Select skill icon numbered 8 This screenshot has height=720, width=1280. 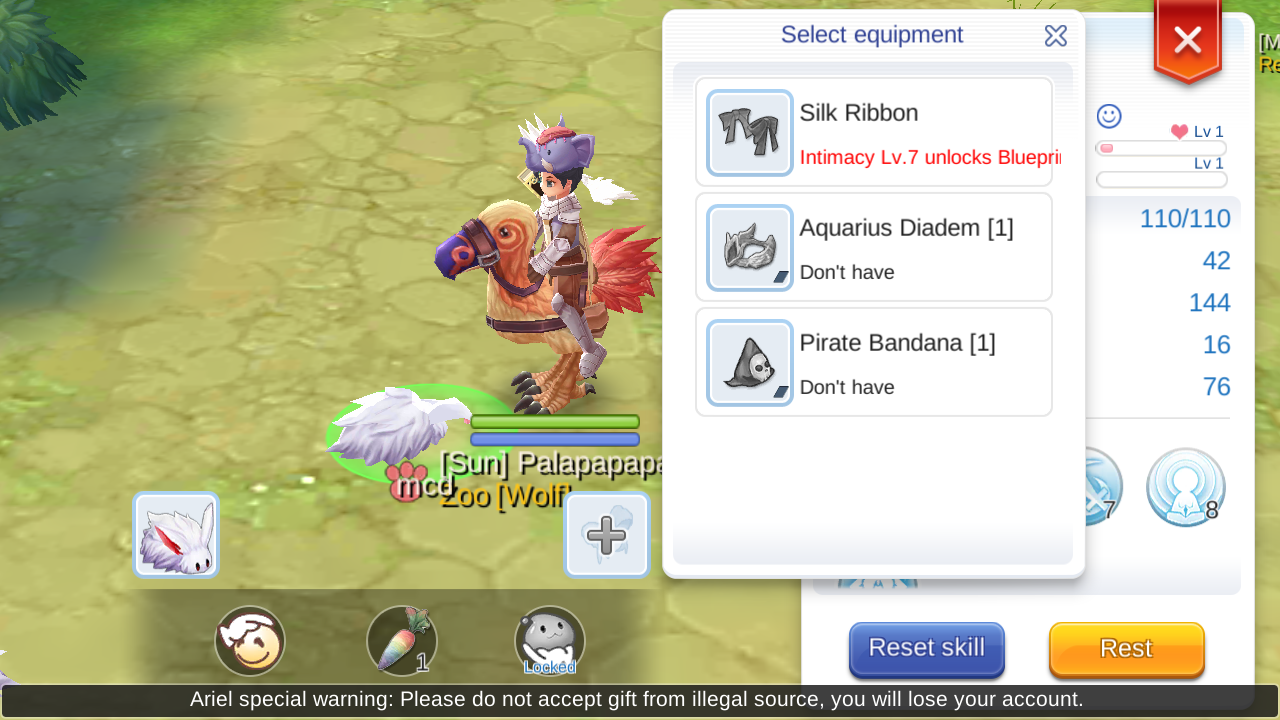point(1185,487)
